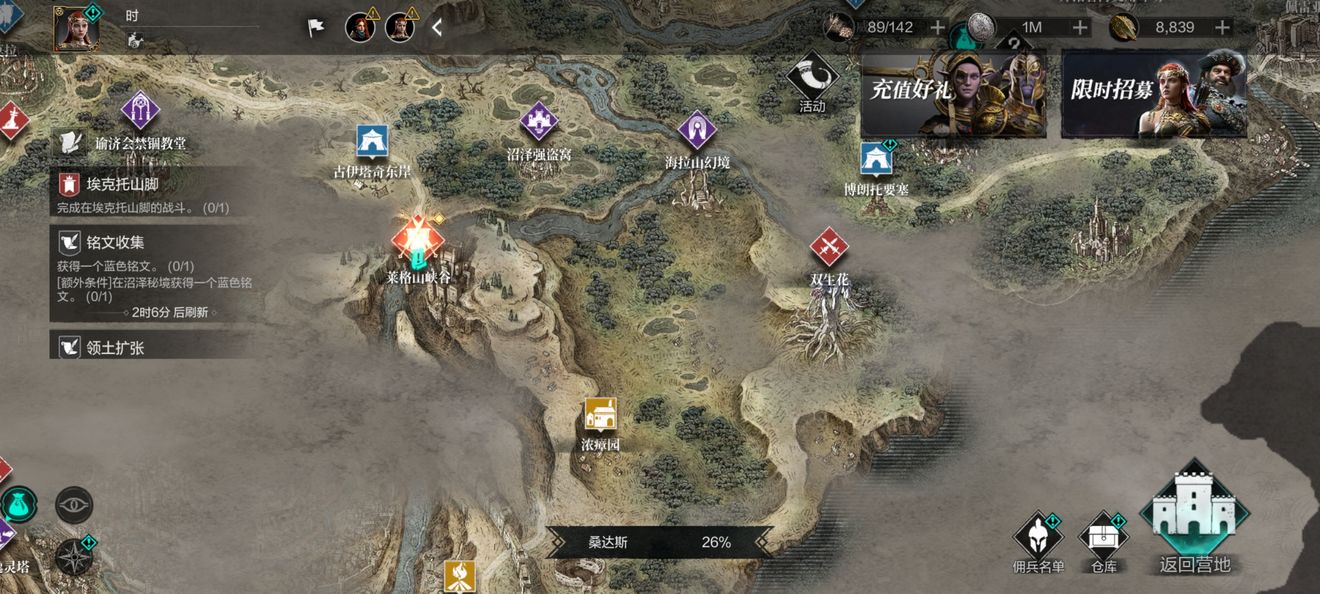1320x594 pixels.
Task: Collapse the hero list with the left arrow
Action: 437,27
